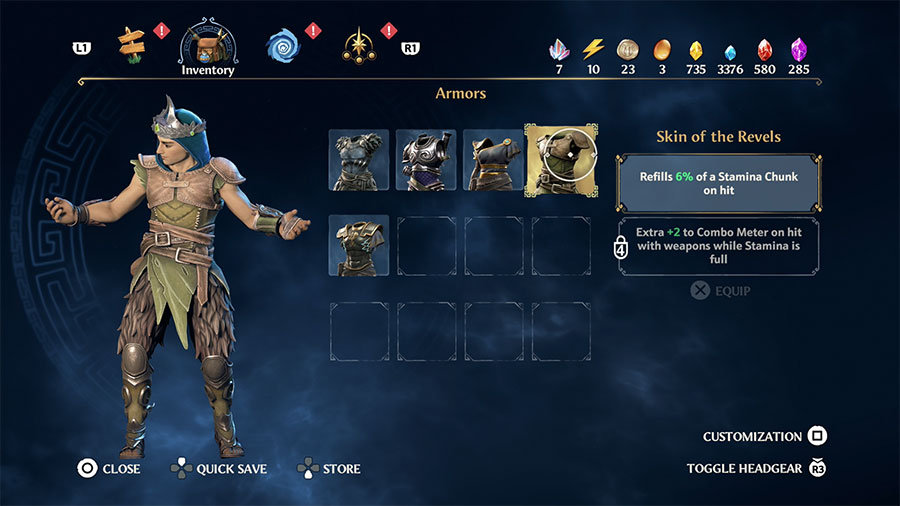
Task: Switch to the blue swirl tab
Action: (282, 45)
